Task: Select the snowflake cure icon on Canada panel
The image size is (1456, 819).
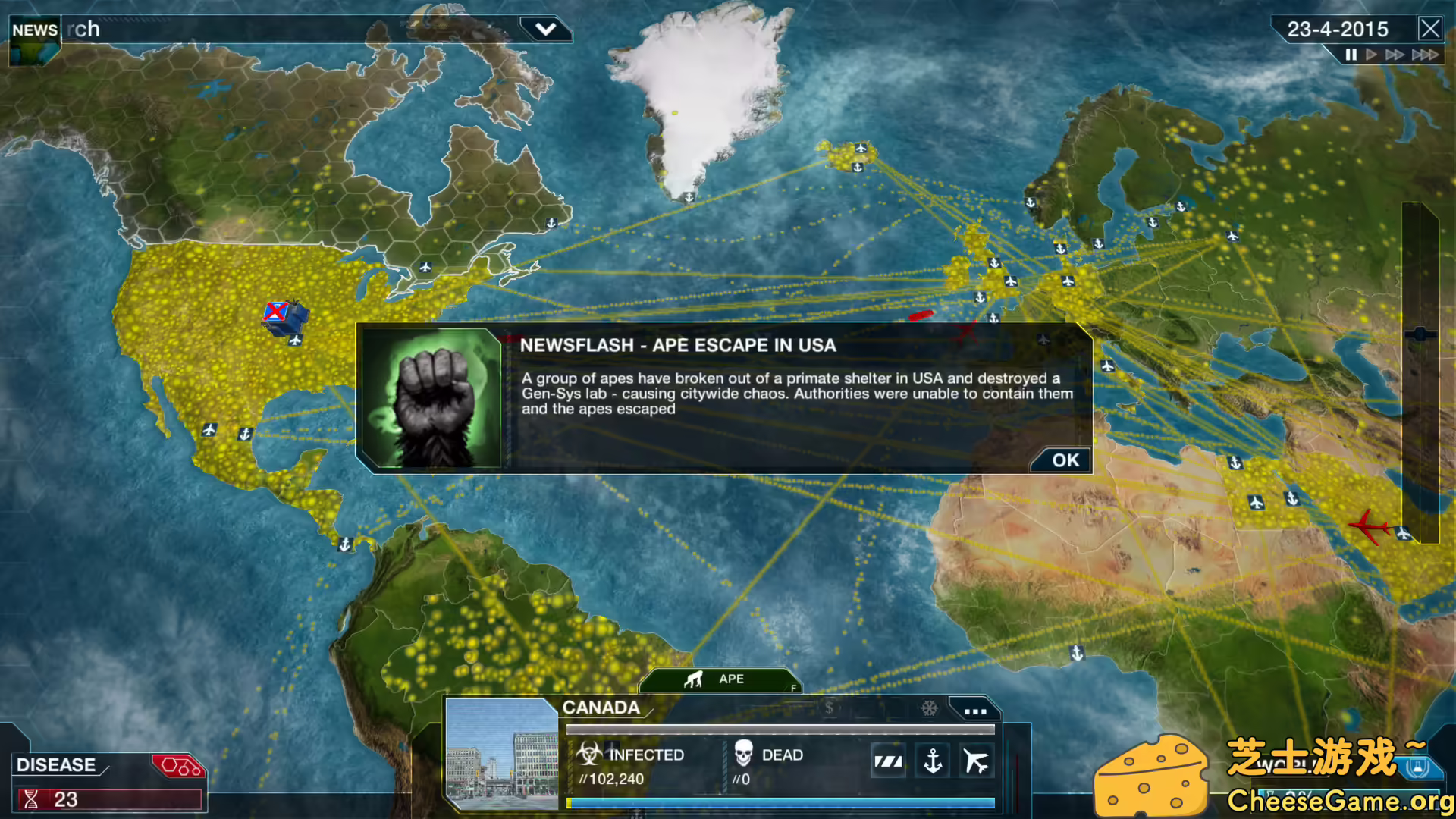Action: (x=927, y=709)
